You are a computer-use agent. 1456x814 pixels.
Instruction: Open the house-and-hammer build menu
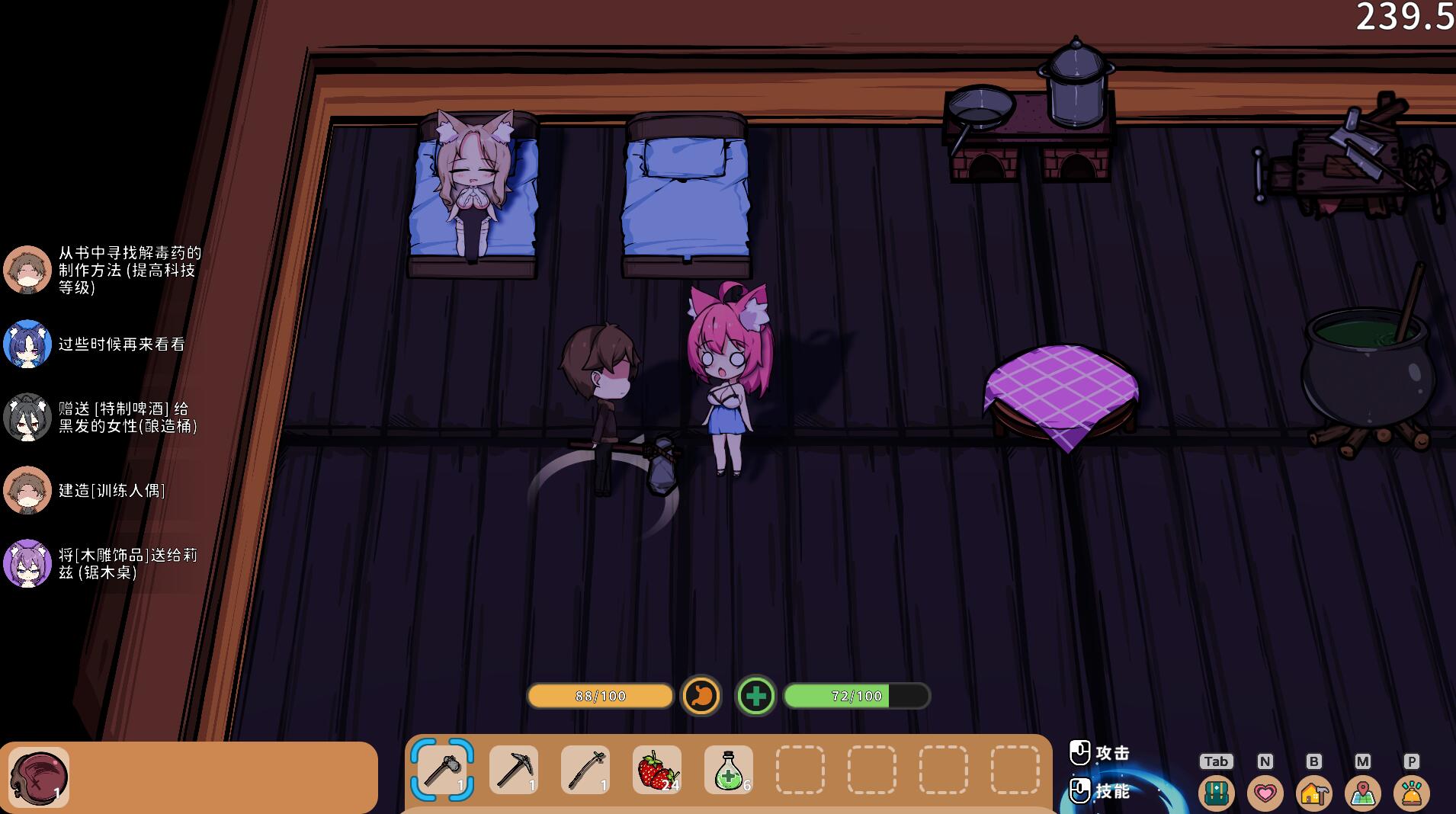pyautogui.click(x=1313, y=793)
